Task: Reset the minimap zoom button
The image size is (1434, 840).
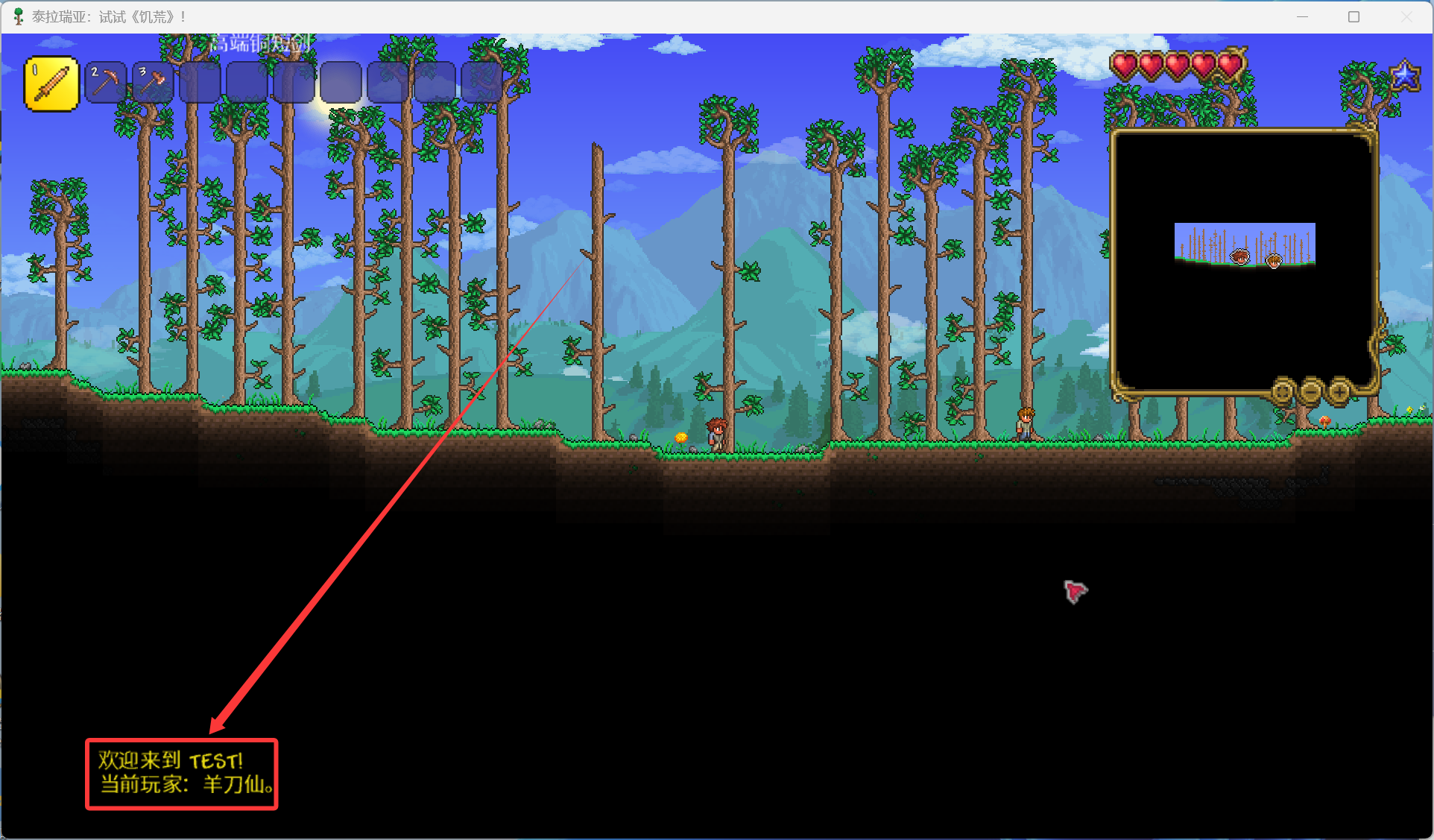Action: [1283, 391]
